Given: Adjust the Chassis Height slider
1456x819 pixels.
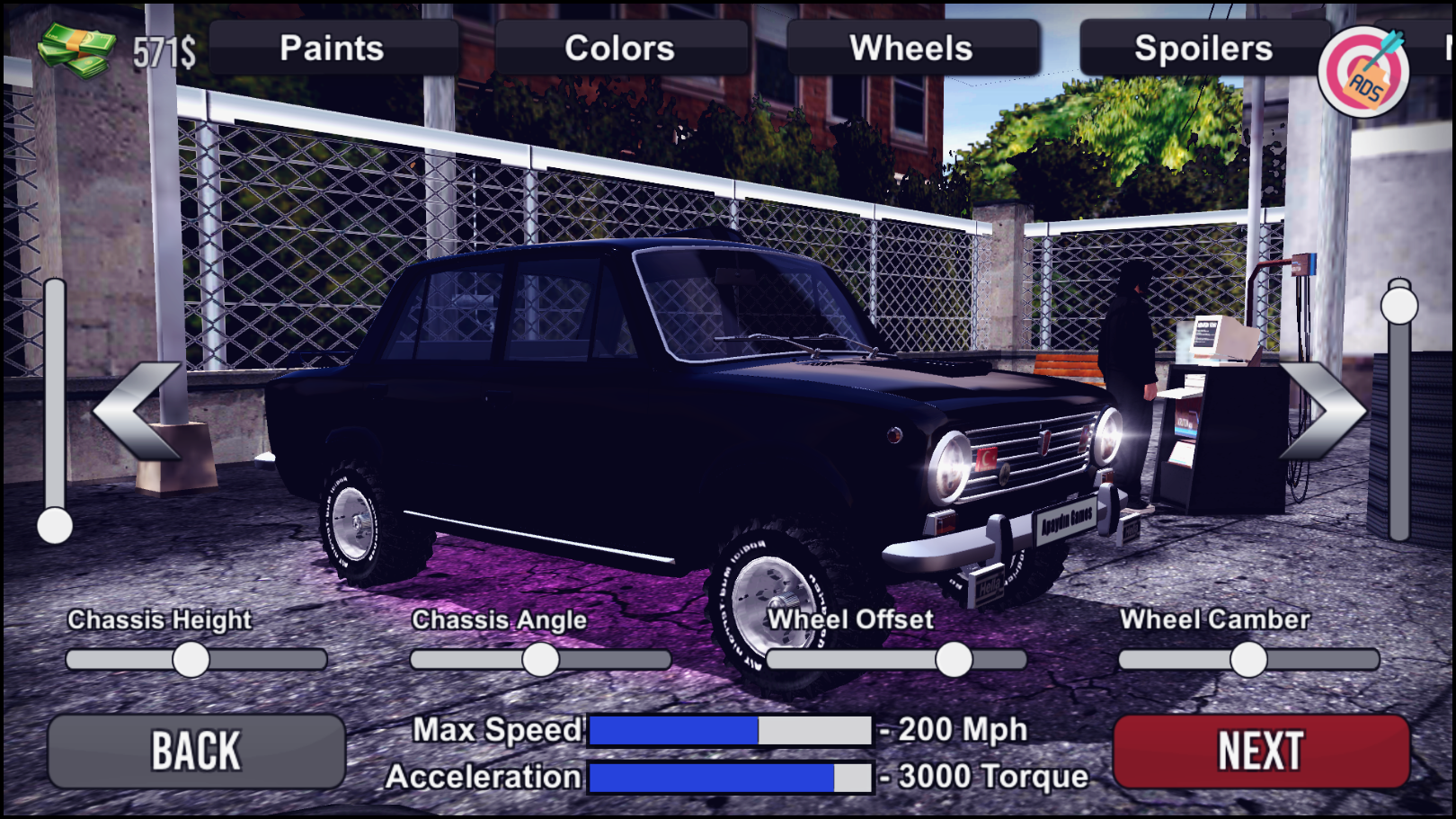Looking at the screenshot, I should 191,660.
